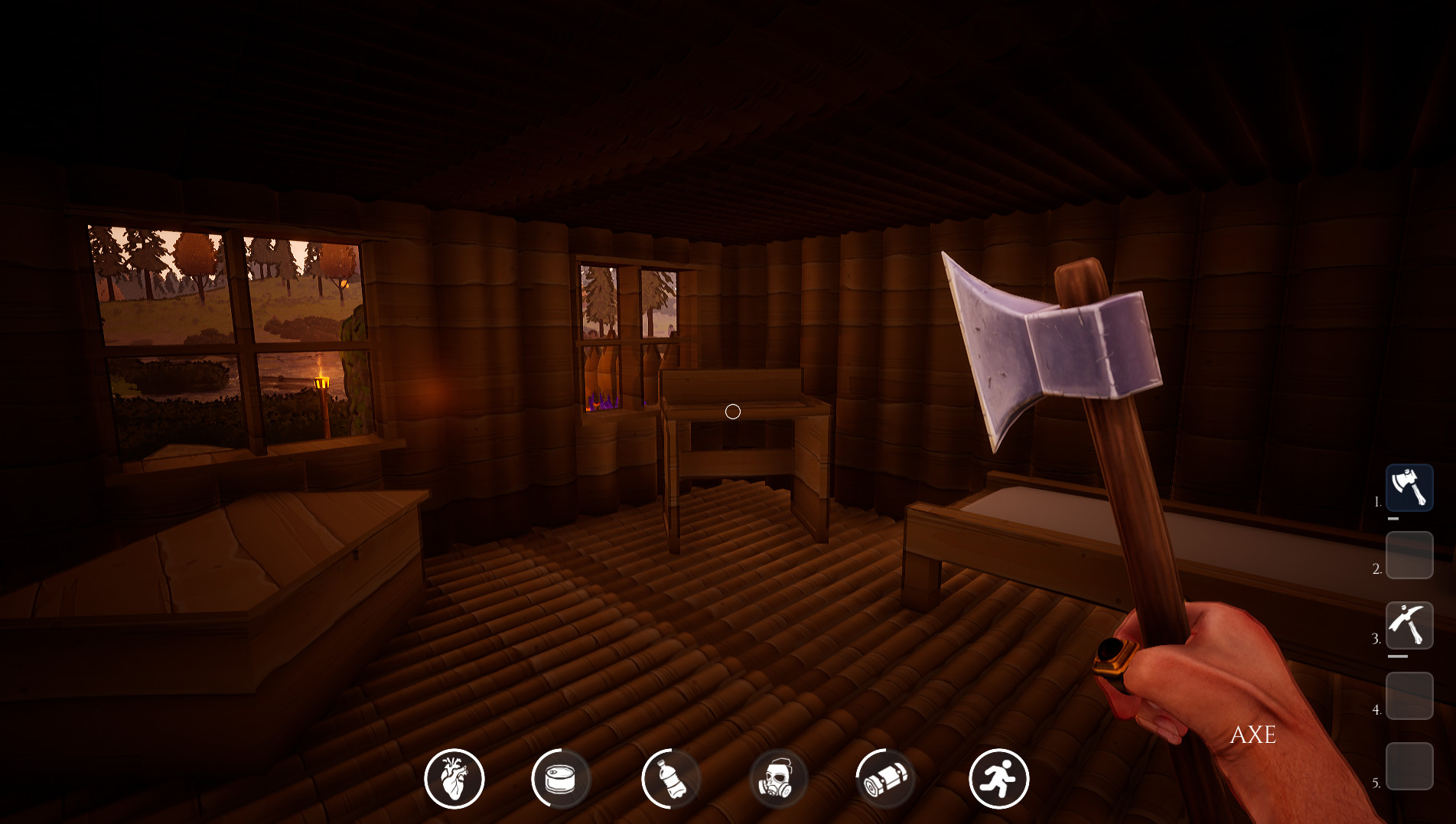Viewport: 1456px width, 824px height.
Task: Open empty hotbar slot 5
Action: tap(1409, 765)
